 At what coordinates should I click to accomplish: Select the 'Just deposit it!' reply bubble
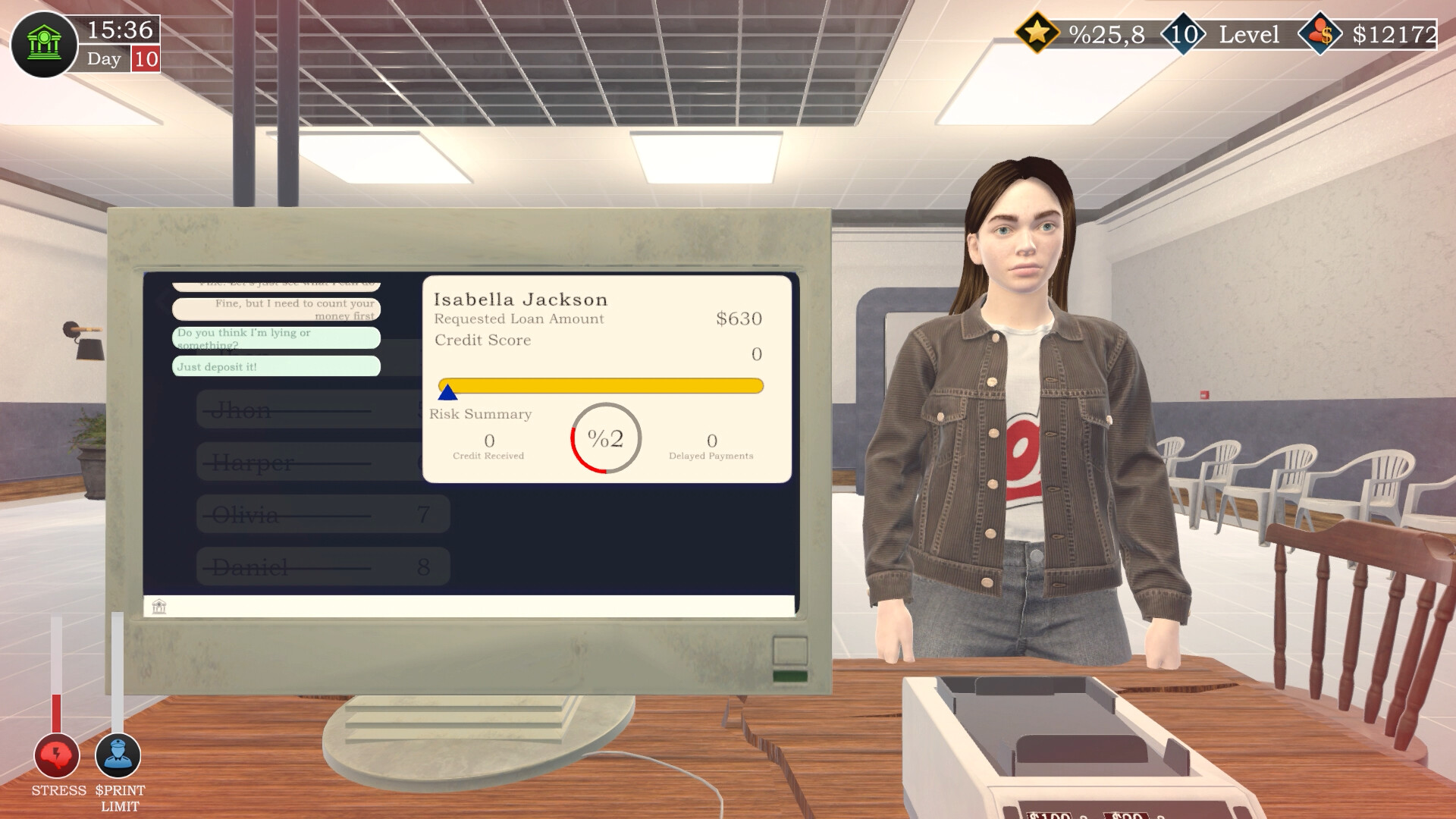coord(276,367)
